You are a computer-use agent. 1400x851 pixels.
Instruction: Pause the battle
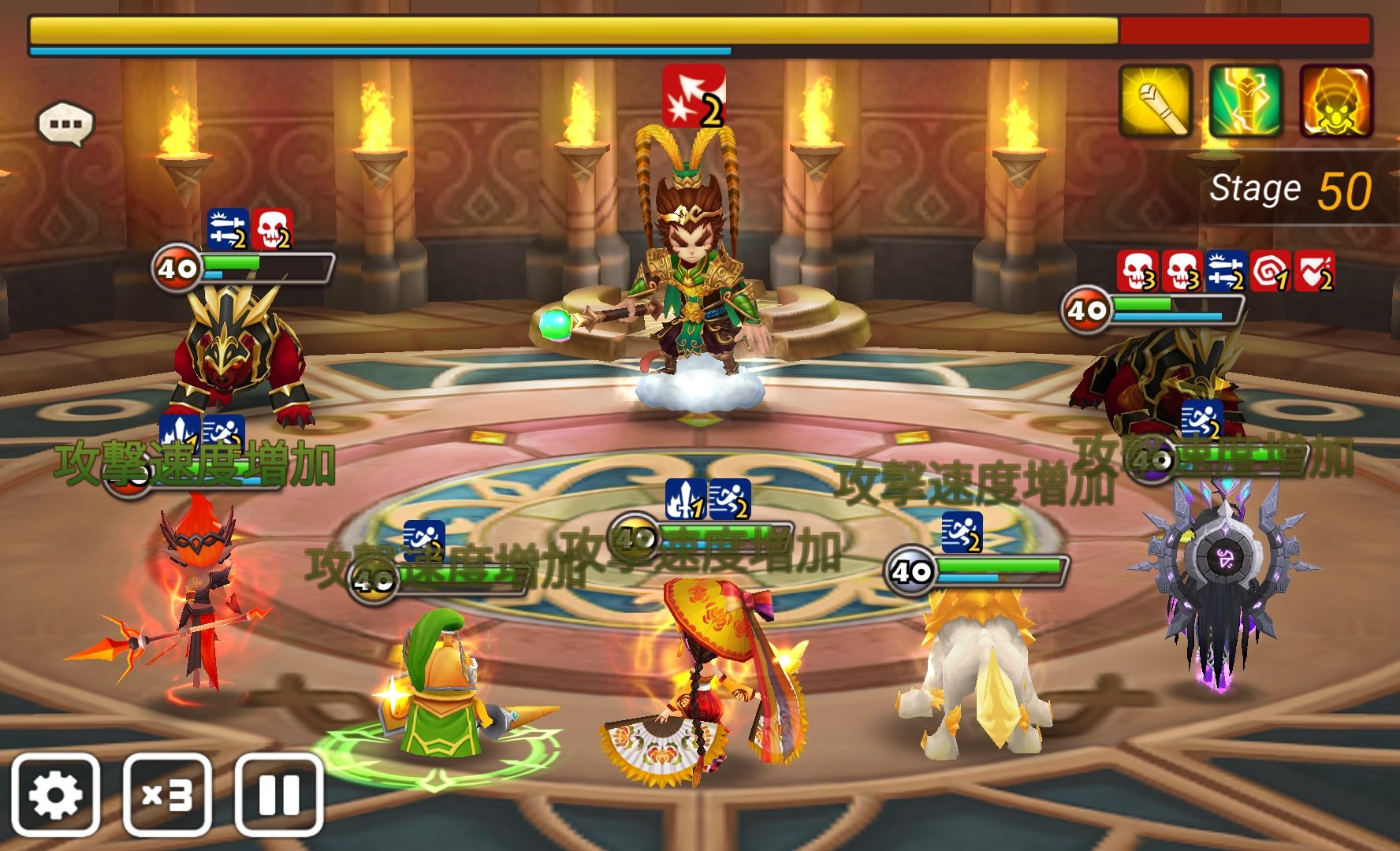click(279, 794)
